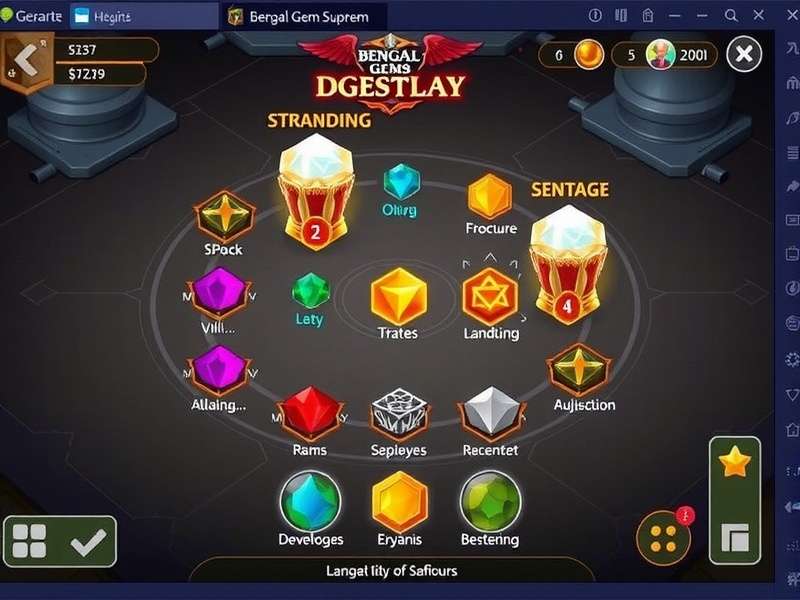Choose the Aujisction star badge

point(579,371)
